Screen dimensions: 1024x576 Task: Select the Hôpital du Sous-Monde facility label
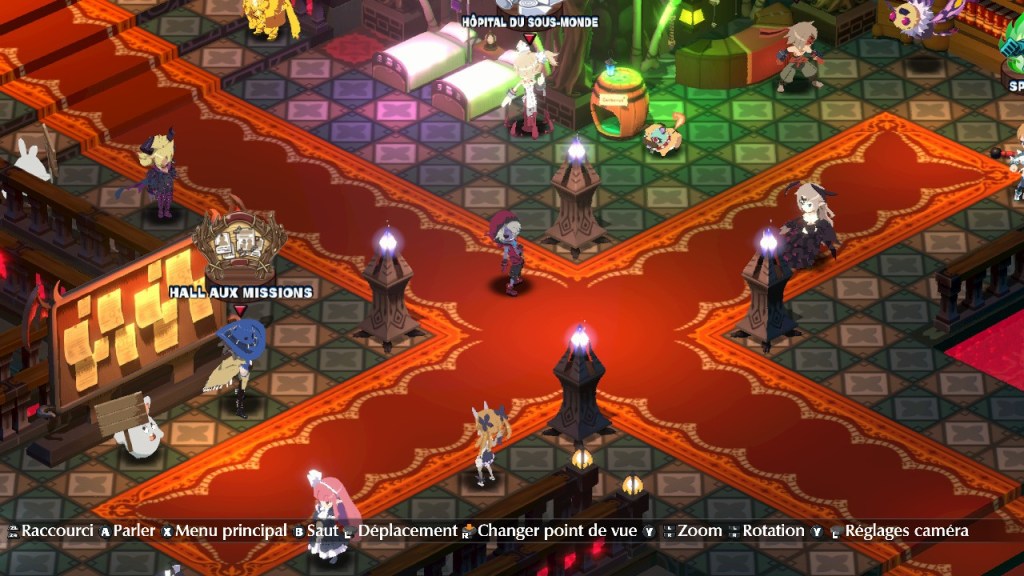pos(529,22)
